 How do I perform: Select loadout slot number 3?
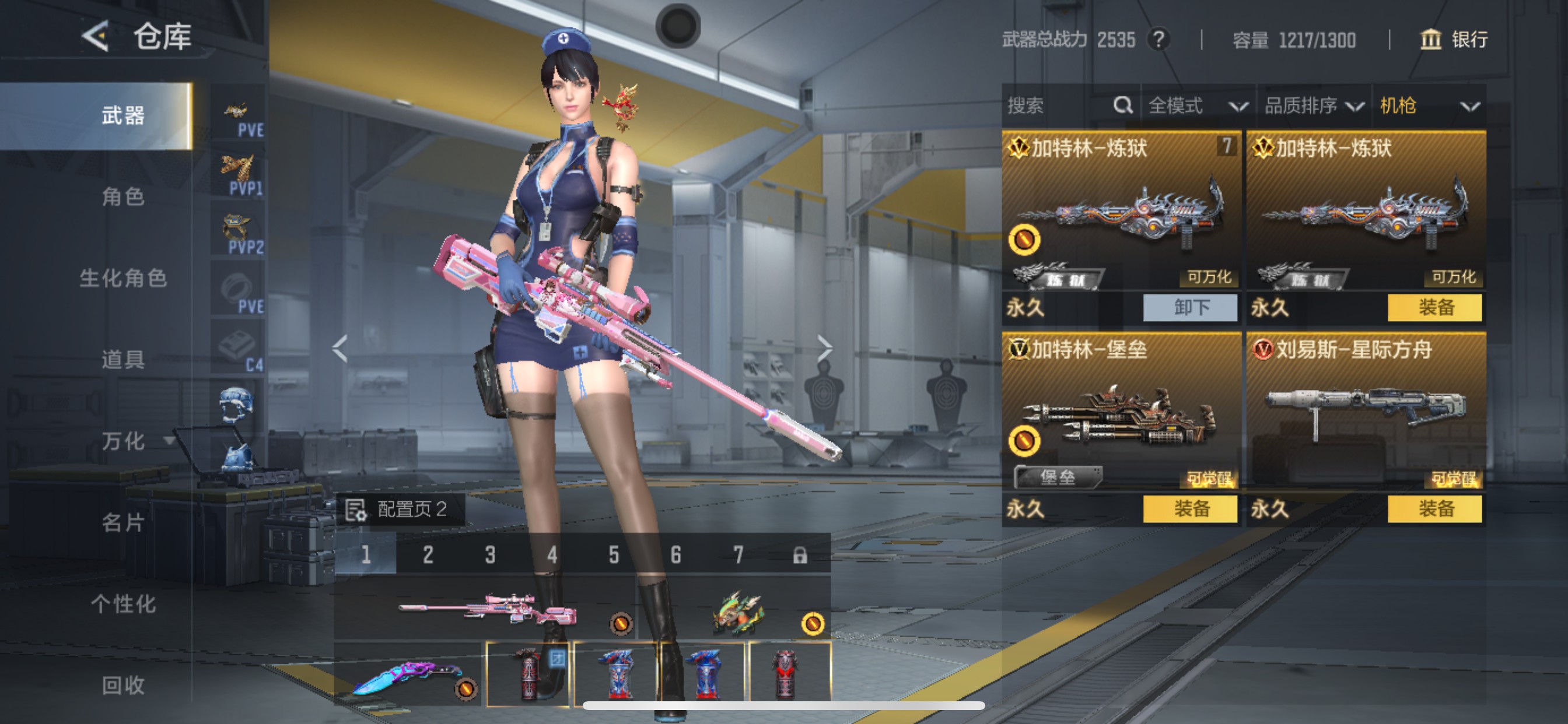490,554
